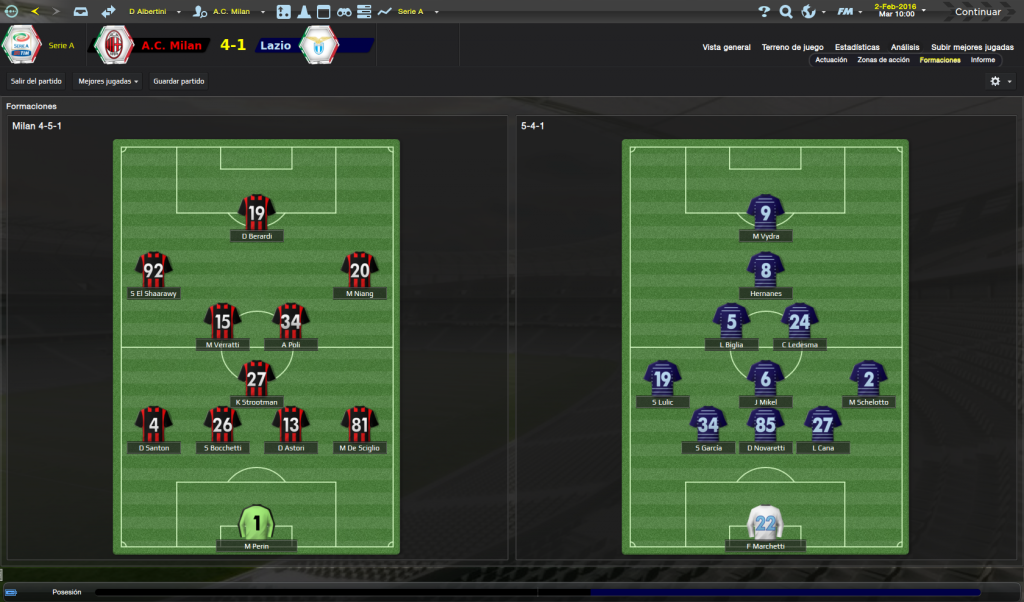Select the Análisis tab
Image resolution: width=1024 pixels, height=602 pixels.
pos(905,47)
